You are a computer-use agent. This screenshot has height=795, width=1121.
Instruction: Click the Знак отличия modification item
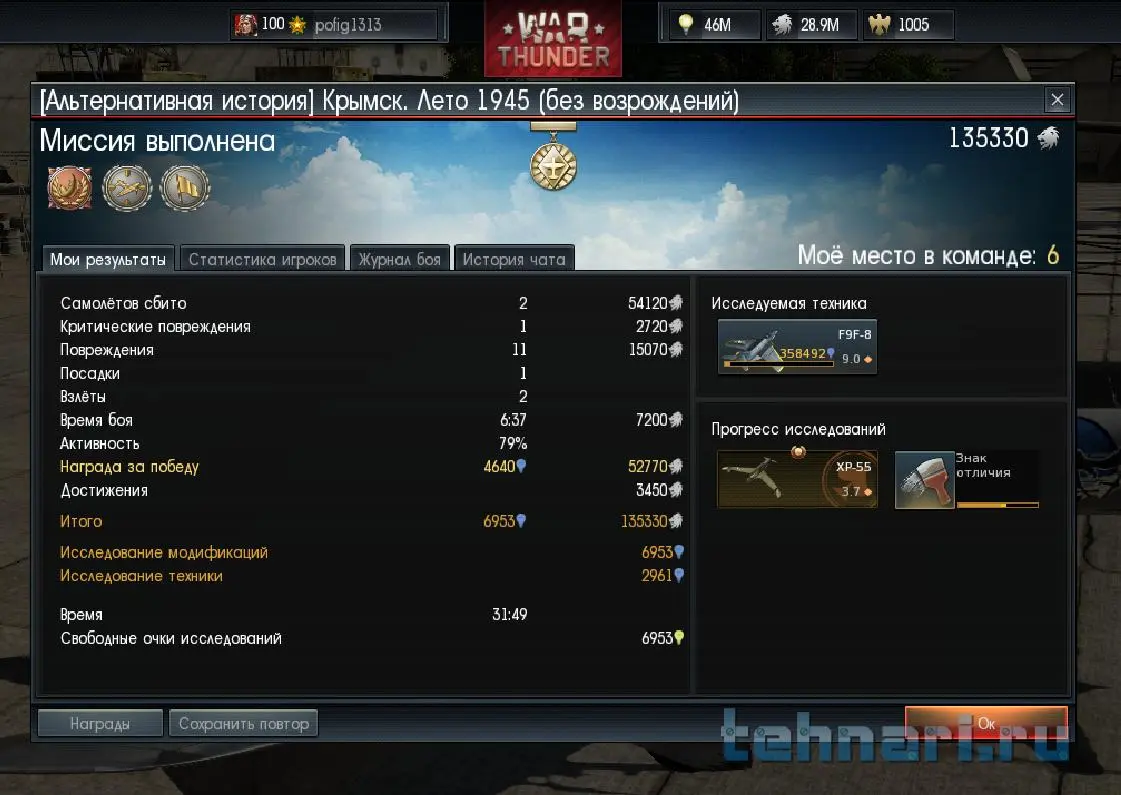coord(967,479)
